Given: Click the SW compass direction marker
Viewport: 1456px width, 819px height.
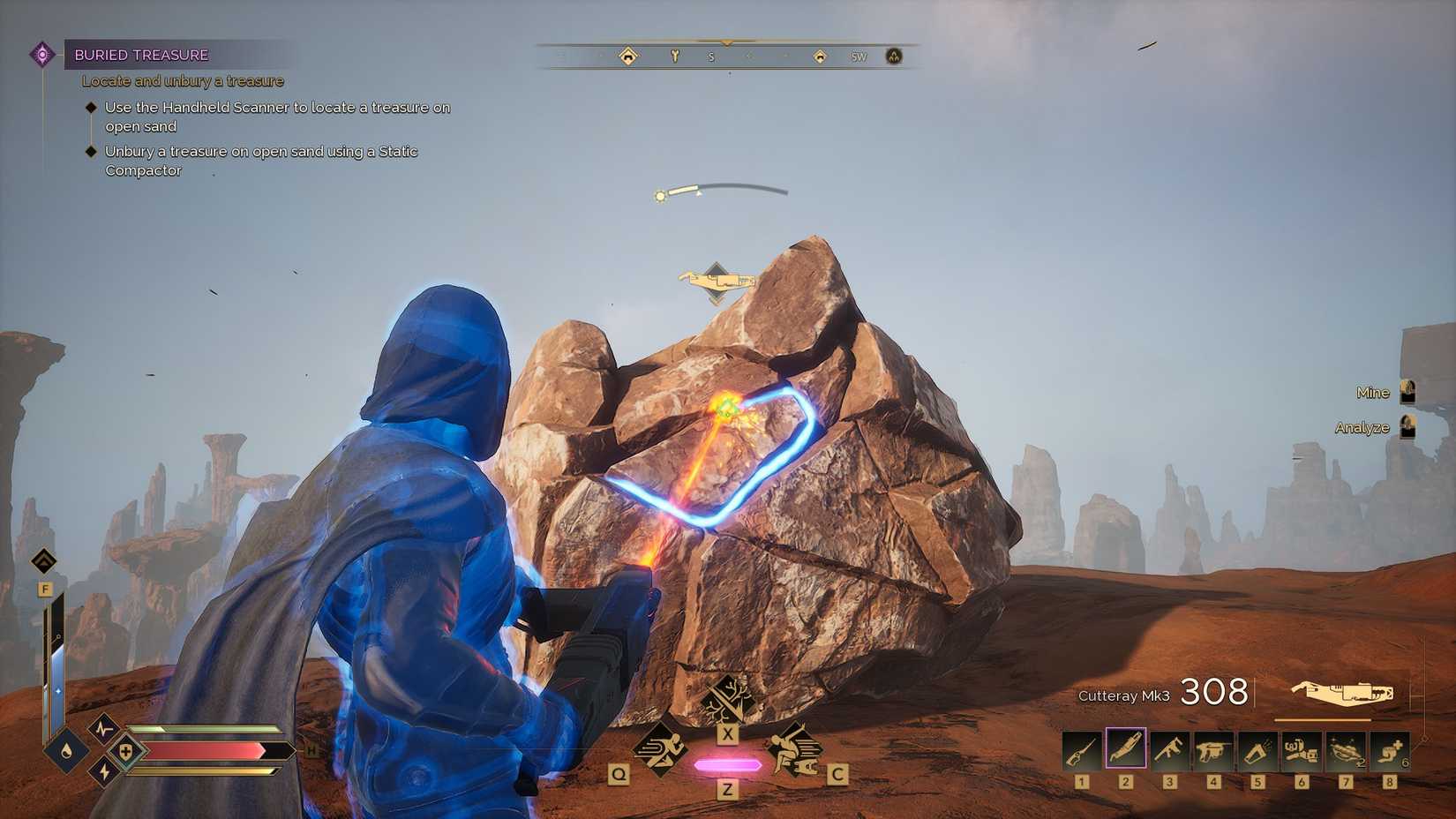Looking at the screenshot, I should click(x=858, y=56).
